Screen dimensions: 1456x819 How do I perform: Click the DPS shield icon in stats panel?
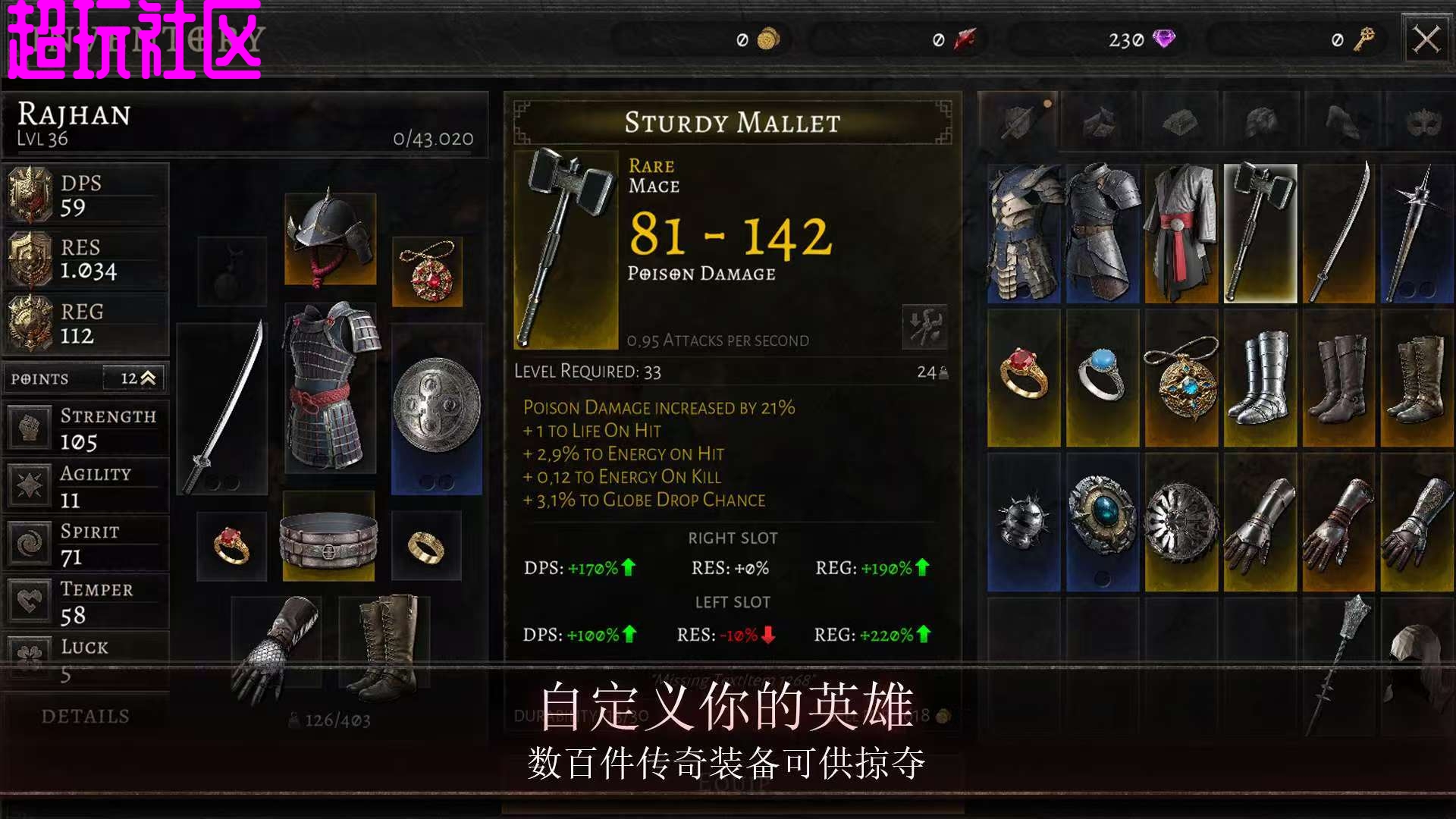click(x=30, y=195)
